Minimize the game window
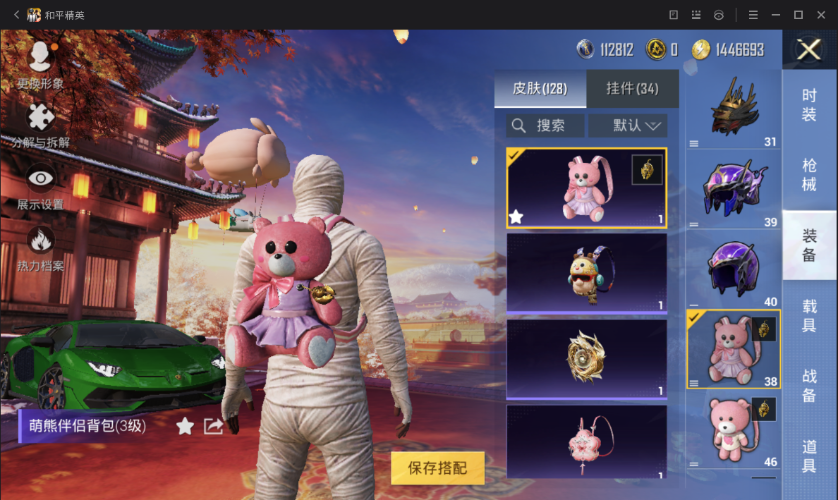838x500 pixels. point(777,14)
